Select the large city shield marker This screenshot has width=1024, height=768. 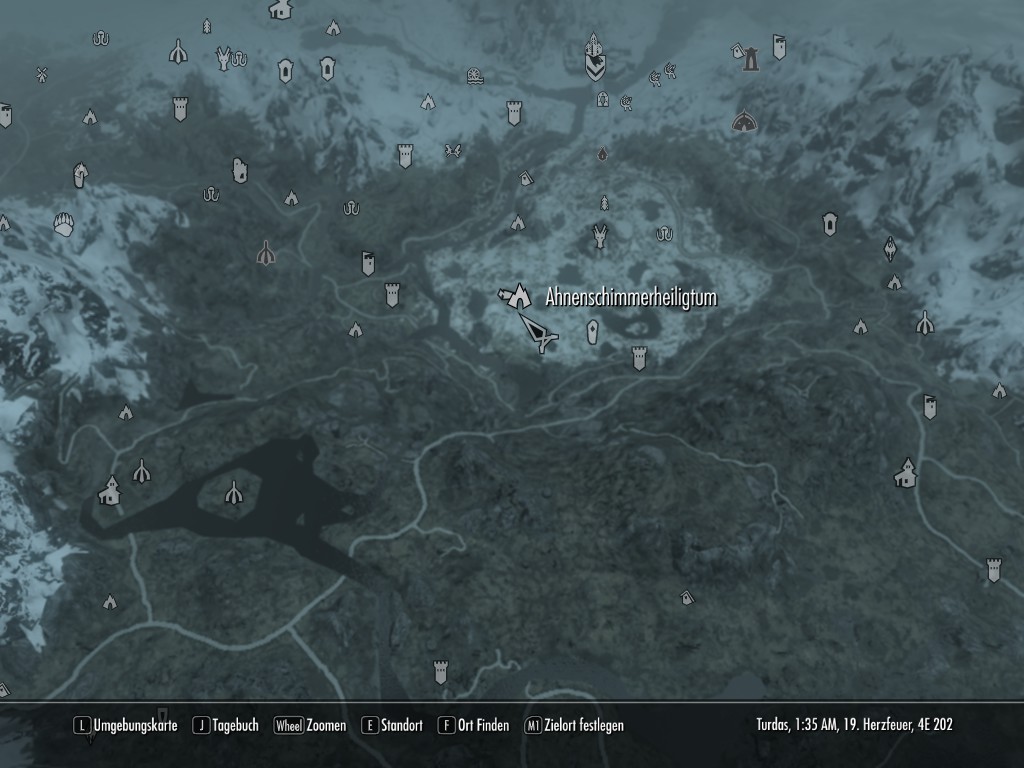[594, 56]
